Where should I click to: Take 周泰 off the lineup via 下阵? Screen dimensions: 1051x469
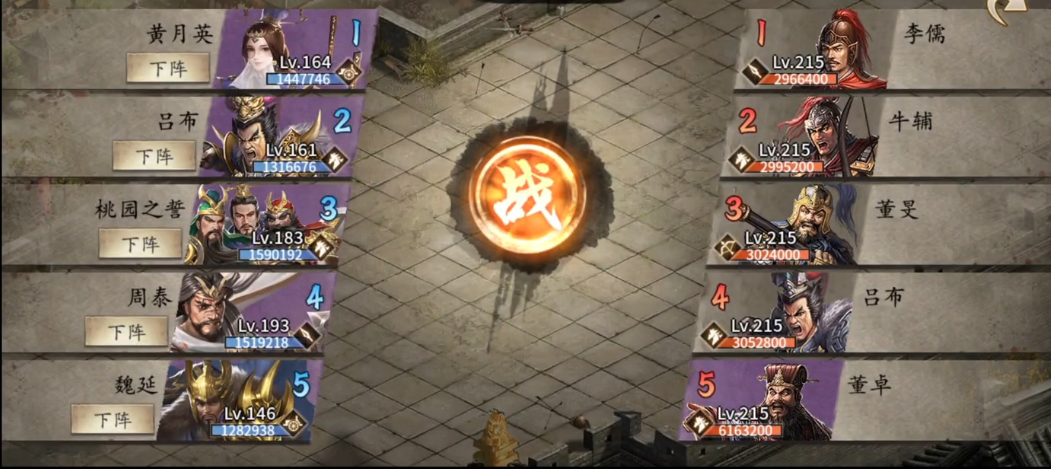point(126,330)
